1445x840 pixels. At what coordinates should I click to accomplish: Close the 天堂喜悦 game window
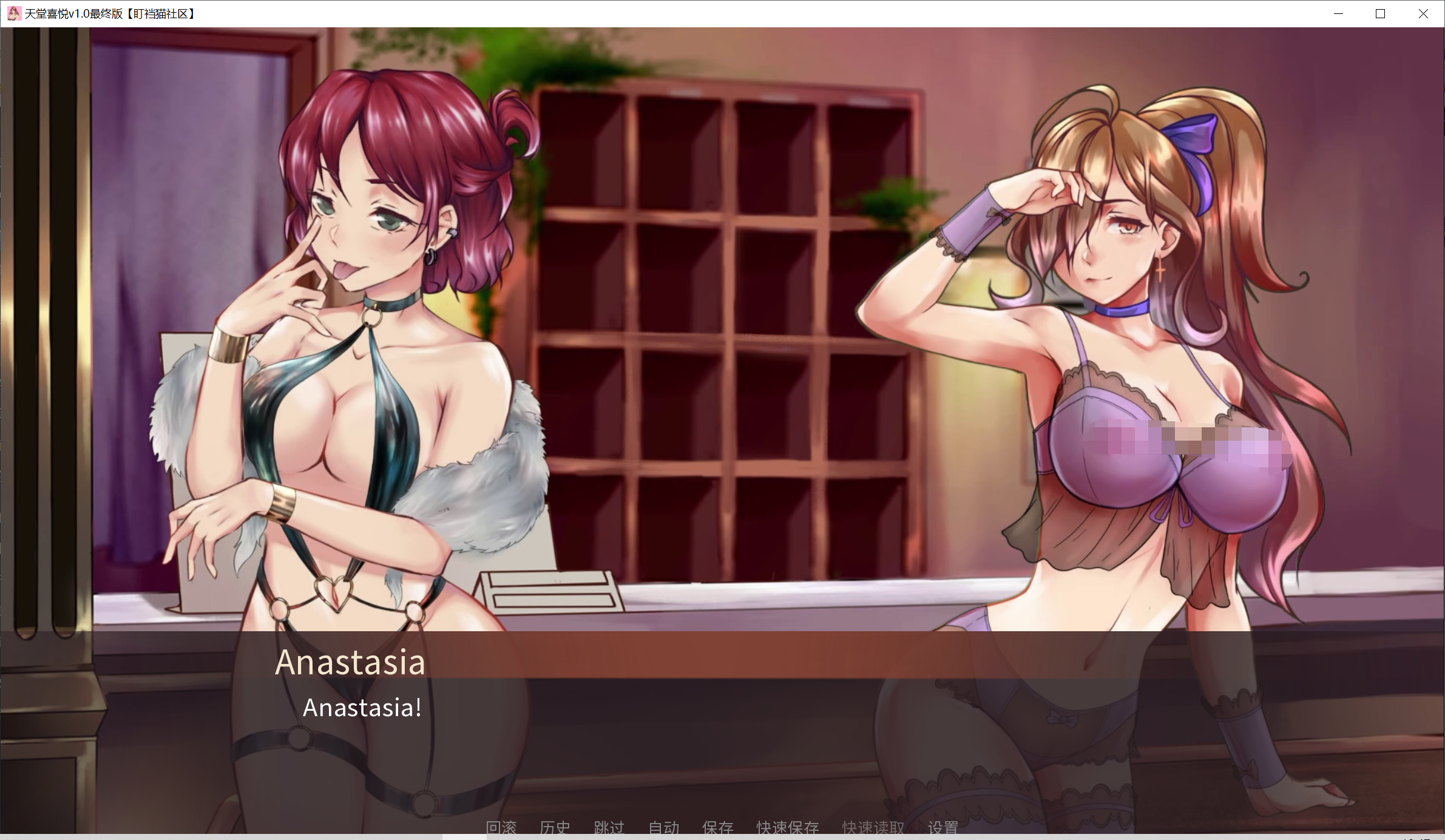coord(1423,13)
